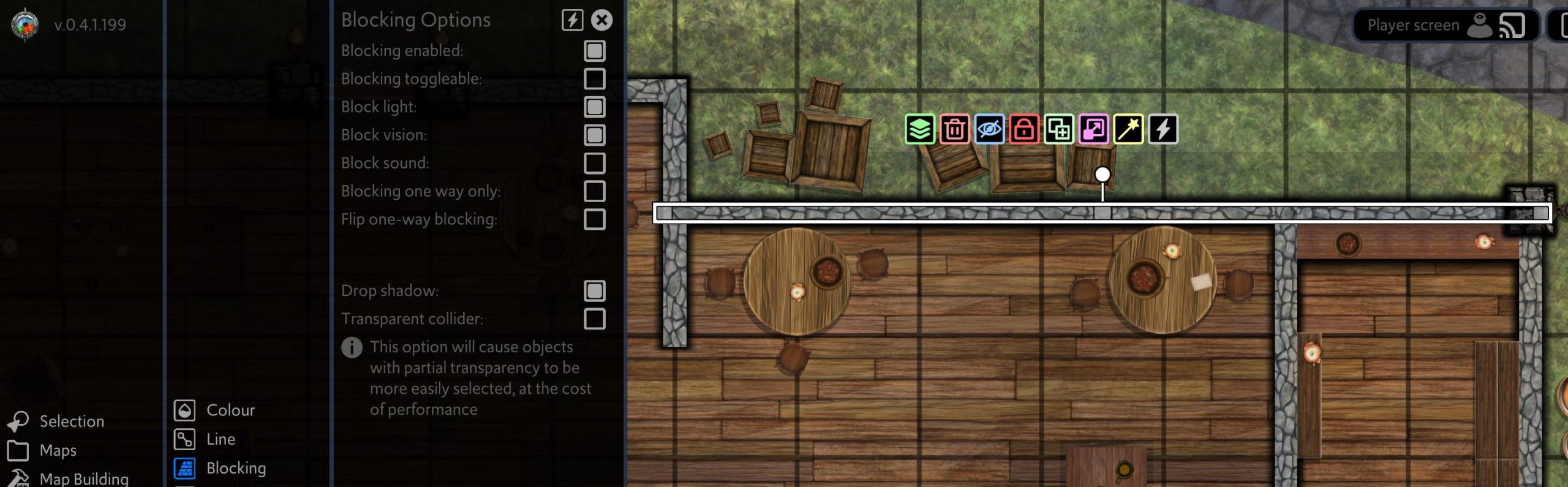The image size is (1568, 487).
Task: Toggle the Drop shadow checkbox
Action: coord(594,291)
